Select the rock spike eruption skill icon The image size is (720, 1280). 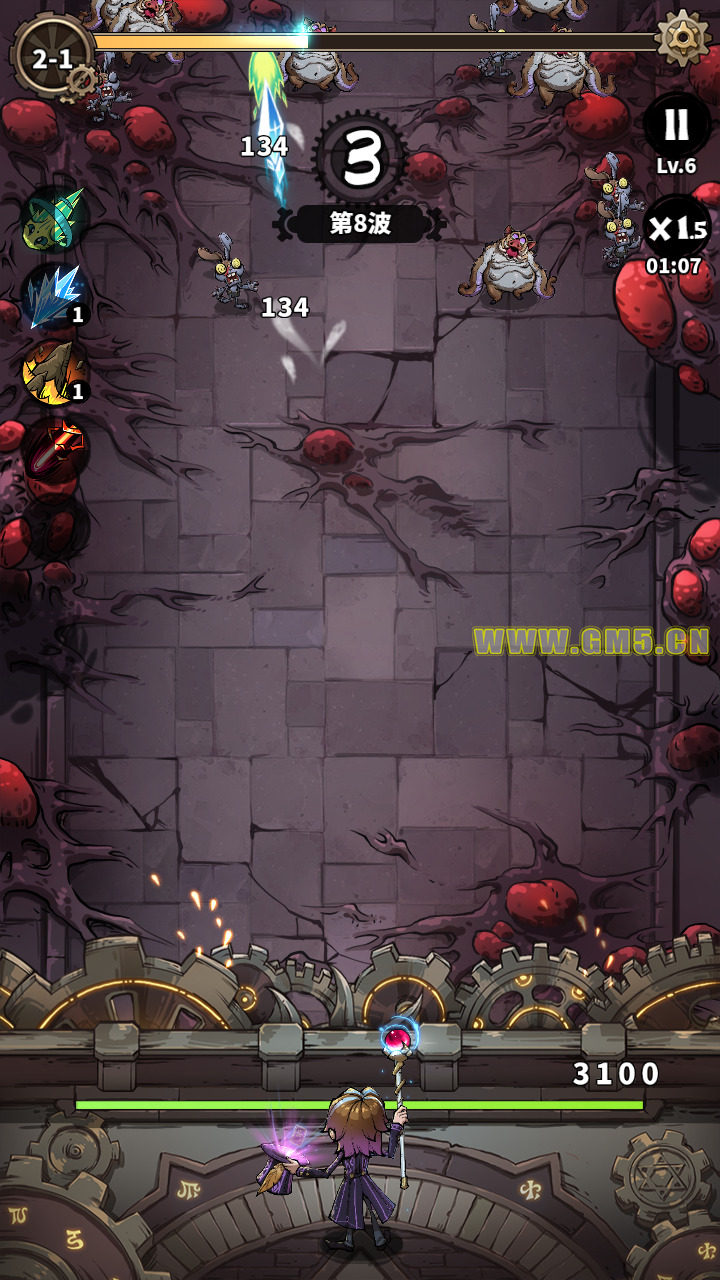(x=54, y=371)
